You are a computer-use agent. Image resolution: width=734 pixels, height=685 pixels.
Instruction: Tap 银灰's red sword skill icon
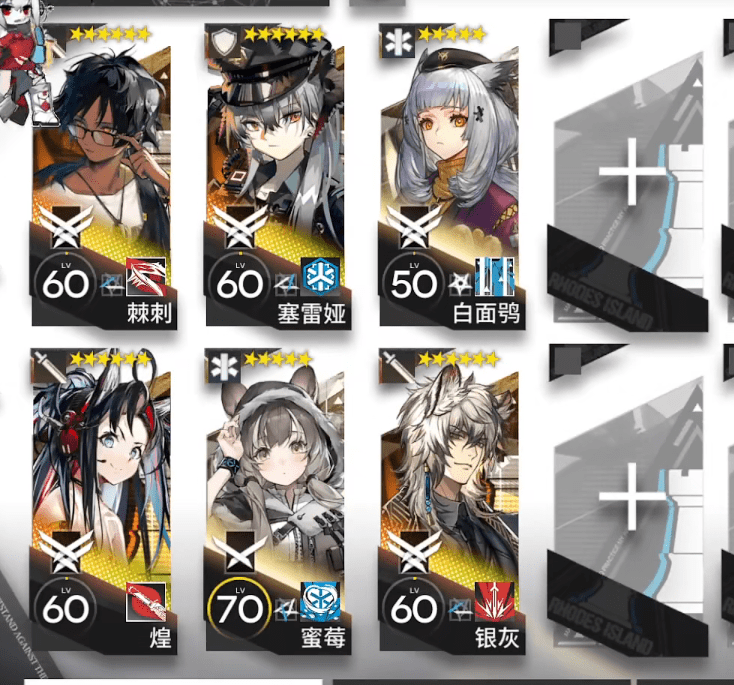[x=494, y=603]
